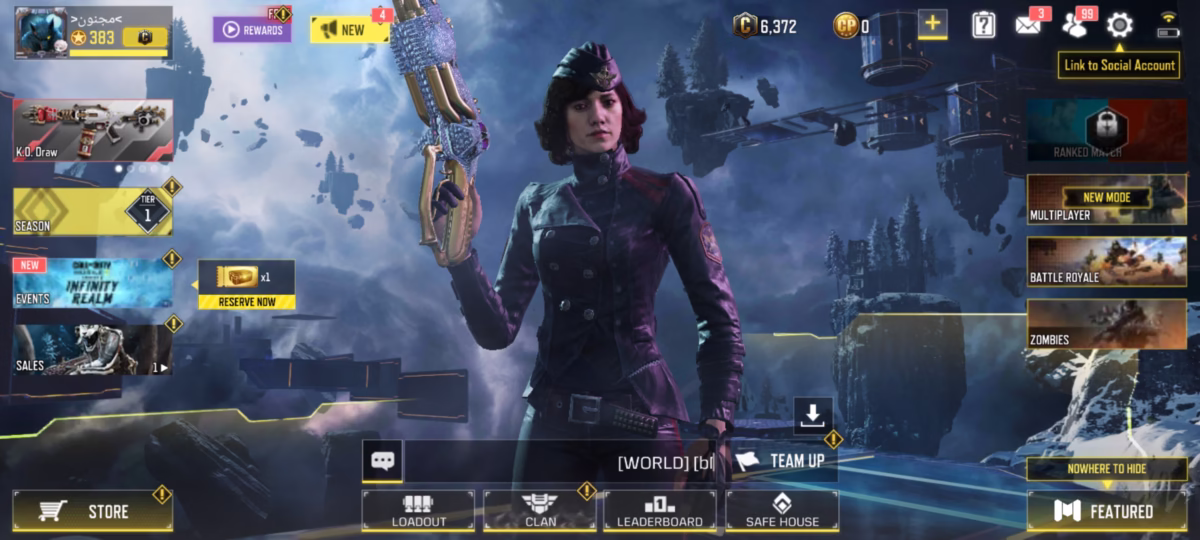The height and width of the screenshot is (540, 1200).
Task: Add CP with the plus button
Action: point(932,25)
